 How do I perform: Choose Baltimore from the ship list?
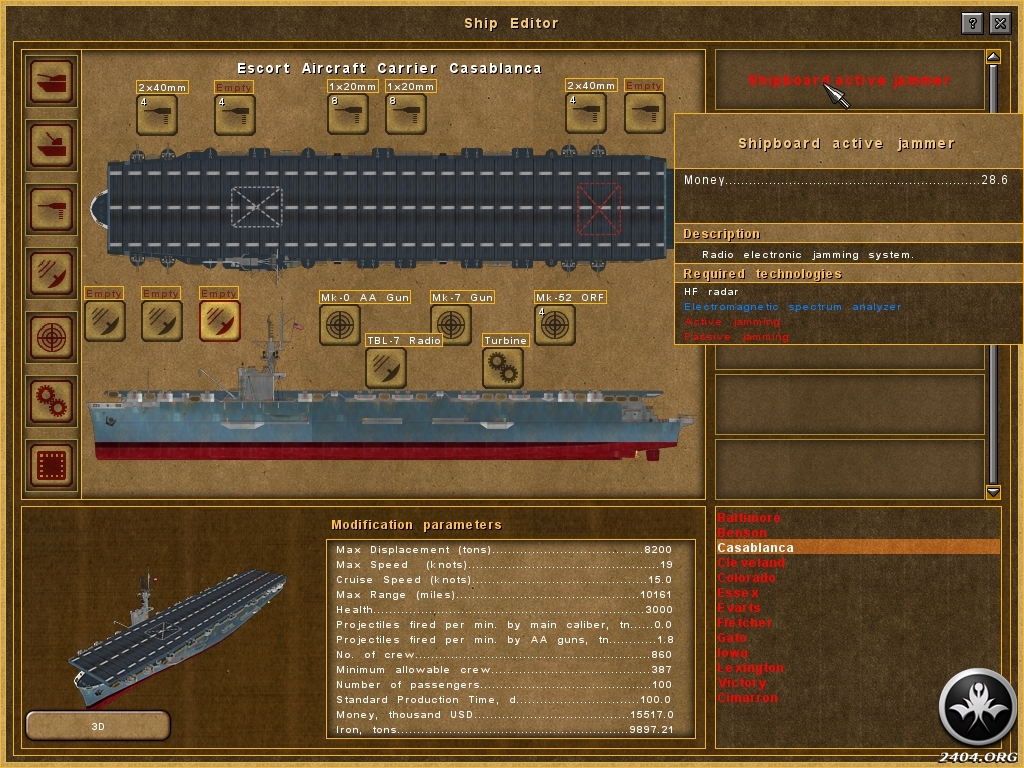pos(749,518)
